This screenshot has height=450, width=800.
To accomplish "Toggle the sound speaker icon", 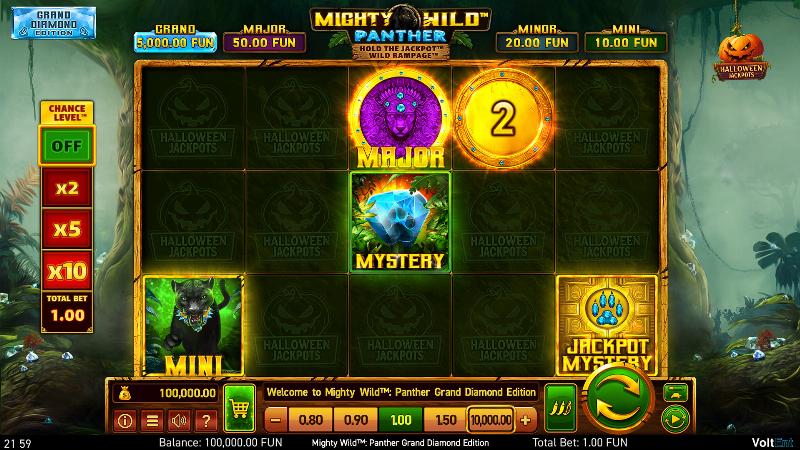I will 178,420.
